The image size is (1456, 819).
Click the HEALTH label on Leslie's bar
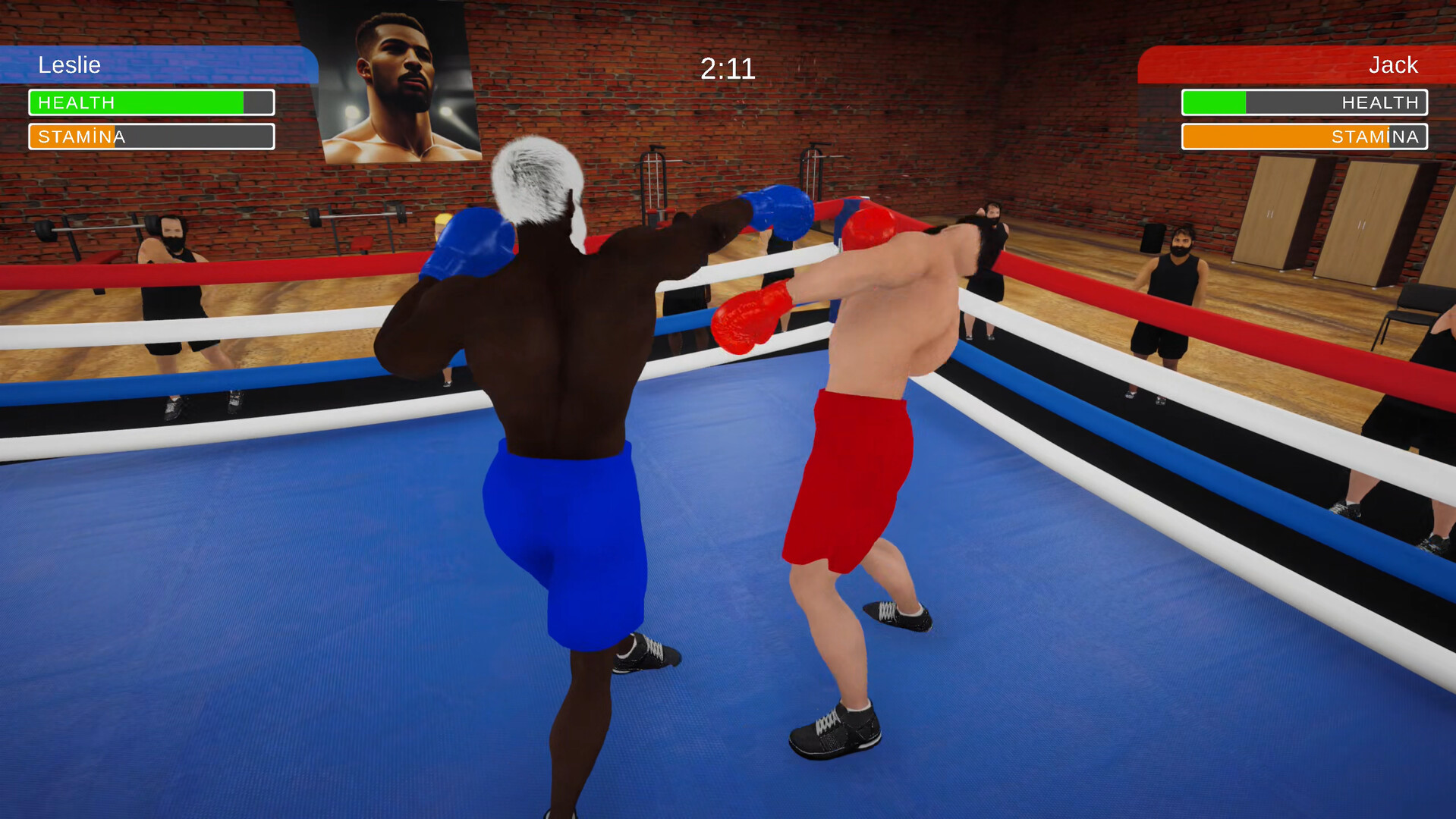[76, 102]
